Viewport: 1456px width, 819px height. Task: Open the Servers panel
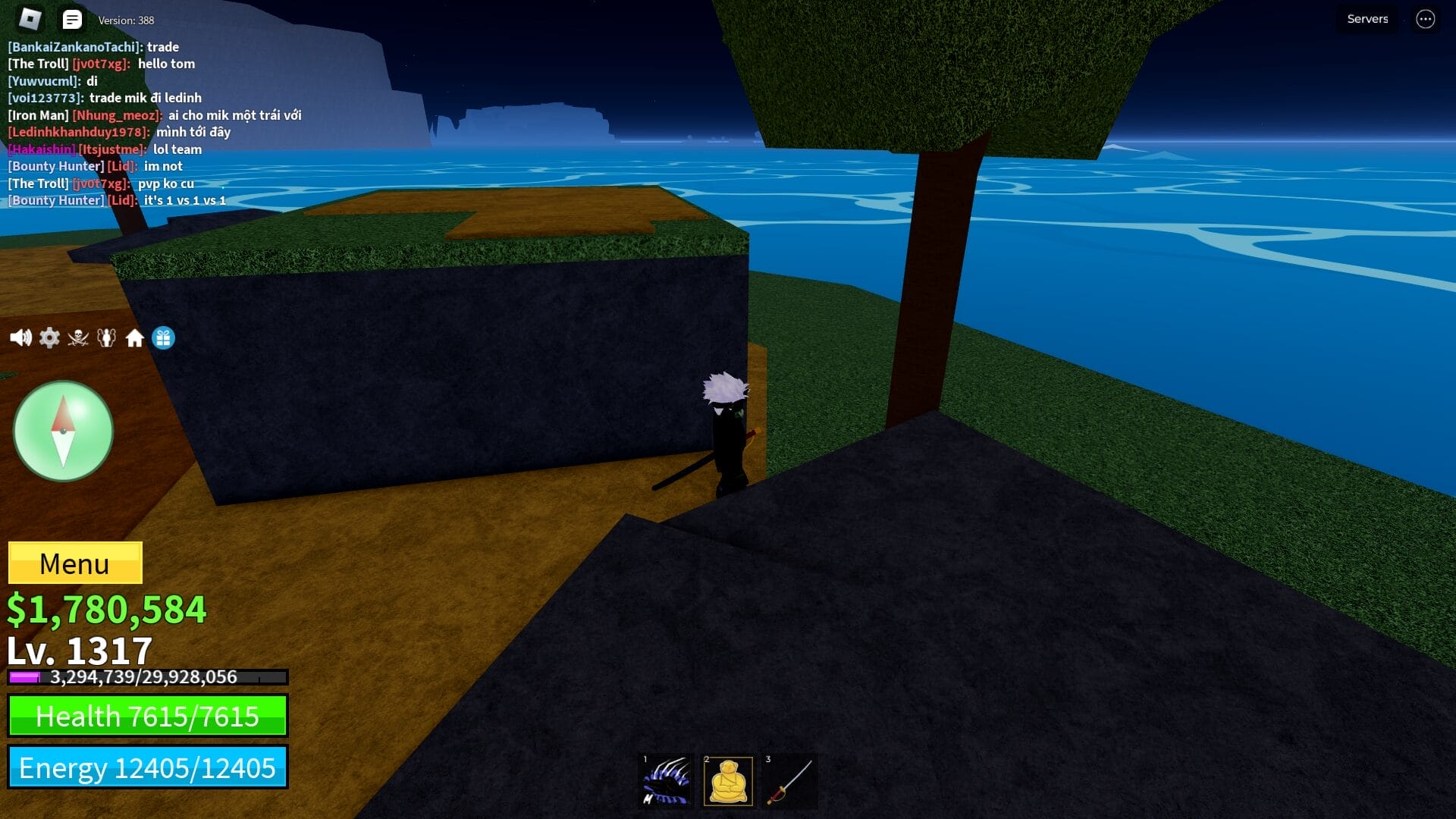[1367, 18]
